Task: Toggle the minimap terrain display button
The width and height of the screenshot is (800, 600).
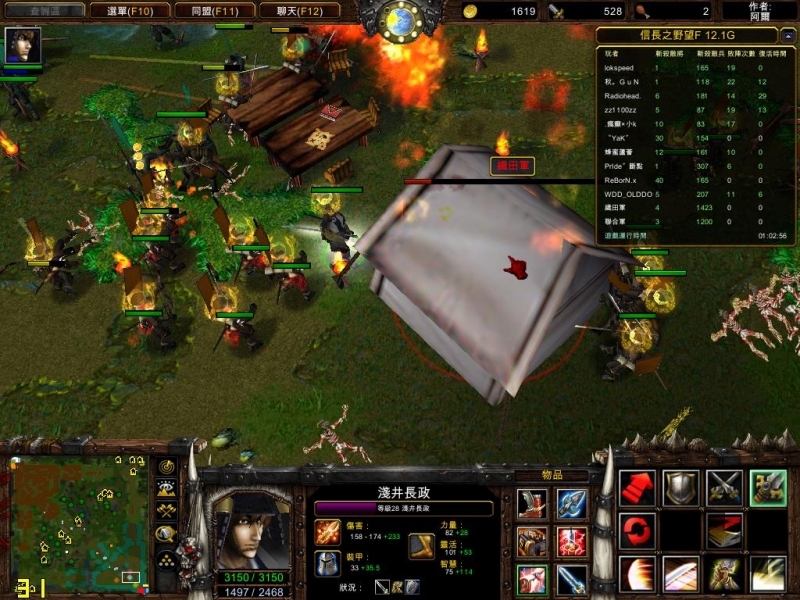Action: point(165,489)
